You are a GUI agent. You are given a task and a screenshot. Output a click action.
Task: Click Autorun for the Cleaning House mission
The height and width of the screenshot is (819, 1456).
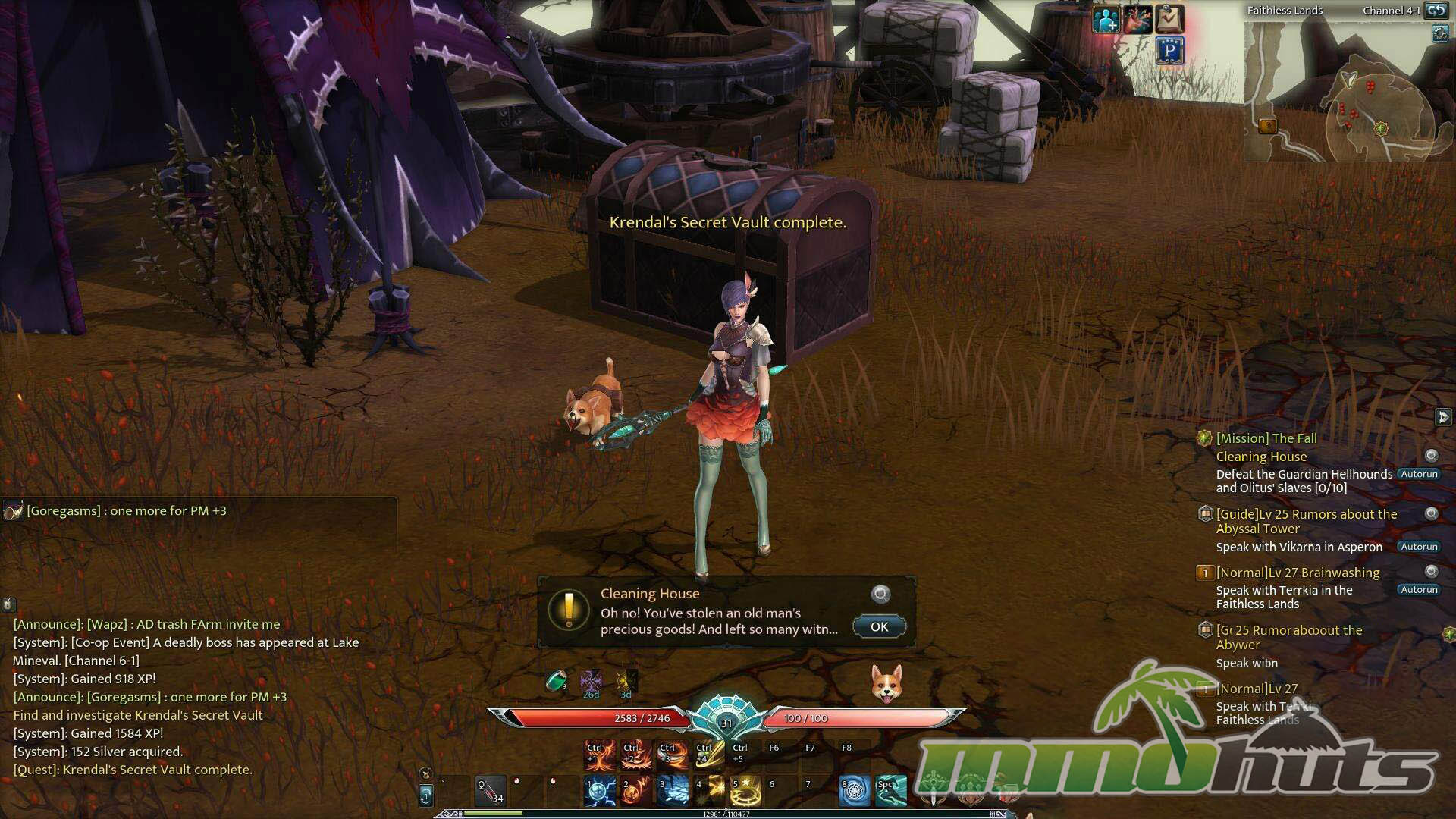click(1419, 474)
